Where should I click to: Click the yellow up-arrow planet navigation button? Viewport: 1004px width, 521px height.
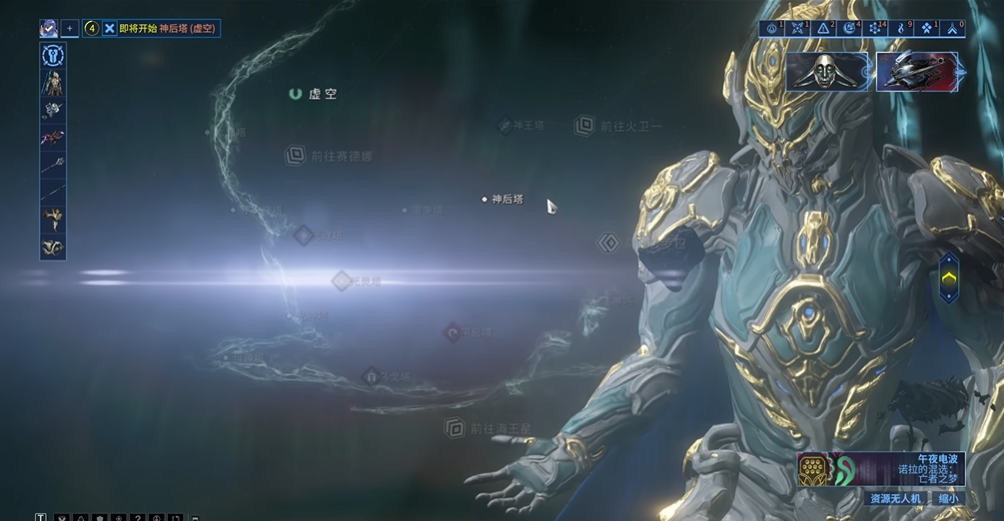pyautogui.click(x=949, y=277)
